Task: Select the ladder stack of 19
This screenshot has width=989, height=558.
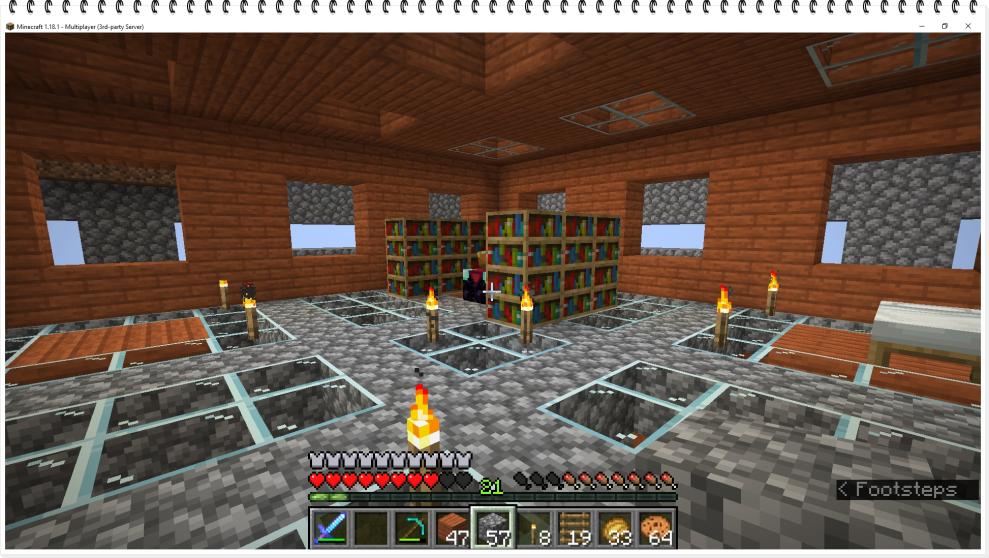Action: (574, 527)
